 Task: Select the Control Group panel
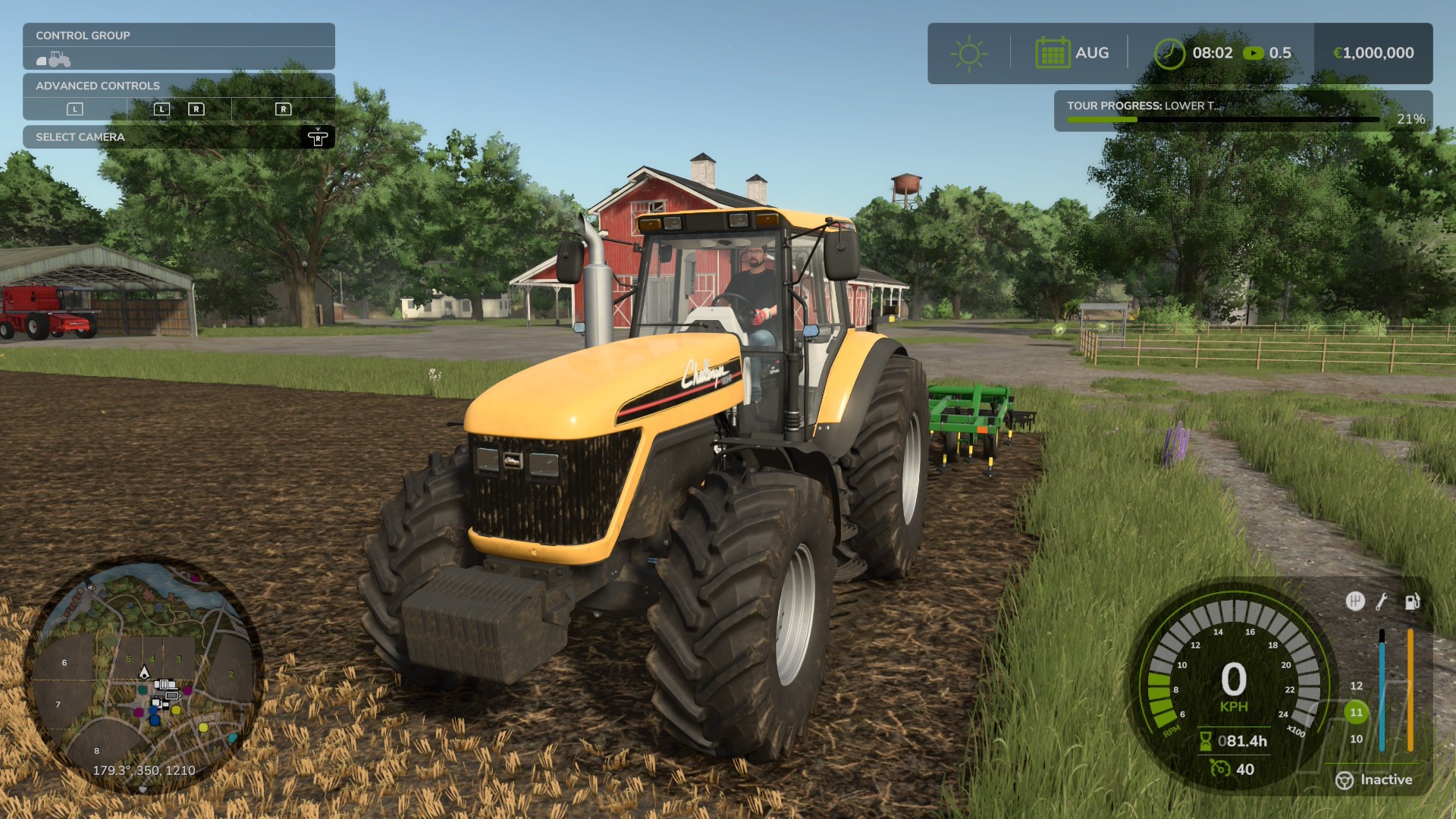(x=179, y=36)
